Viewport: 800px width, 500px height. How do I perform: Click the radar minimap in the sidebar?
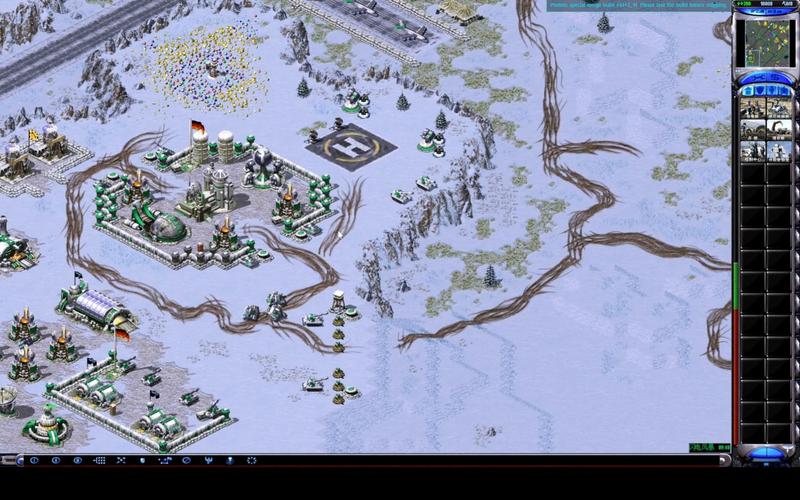point(765,43)
